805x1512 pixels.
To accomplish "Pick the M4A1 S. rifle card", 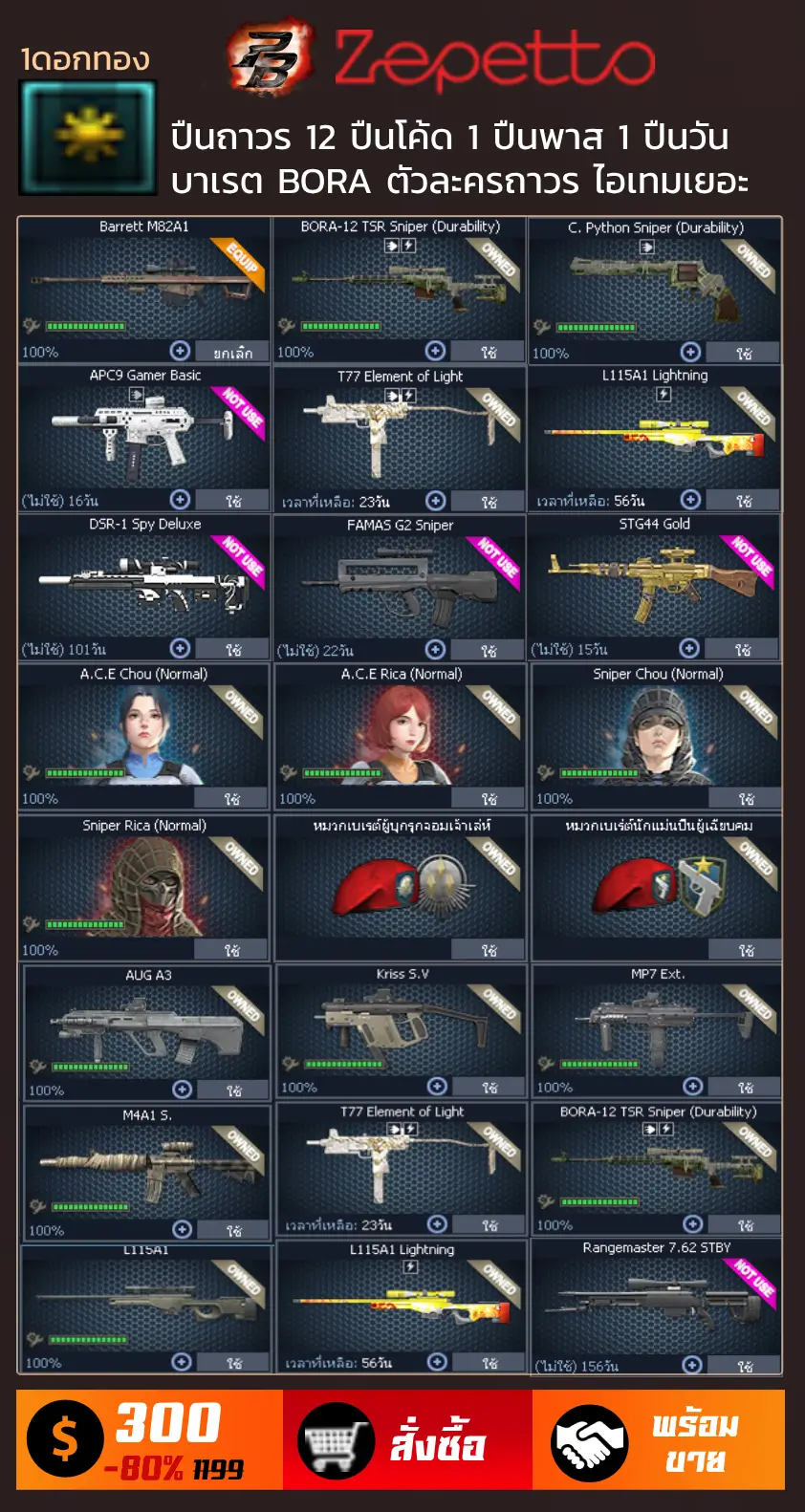I will click(x=147, y=1167).
